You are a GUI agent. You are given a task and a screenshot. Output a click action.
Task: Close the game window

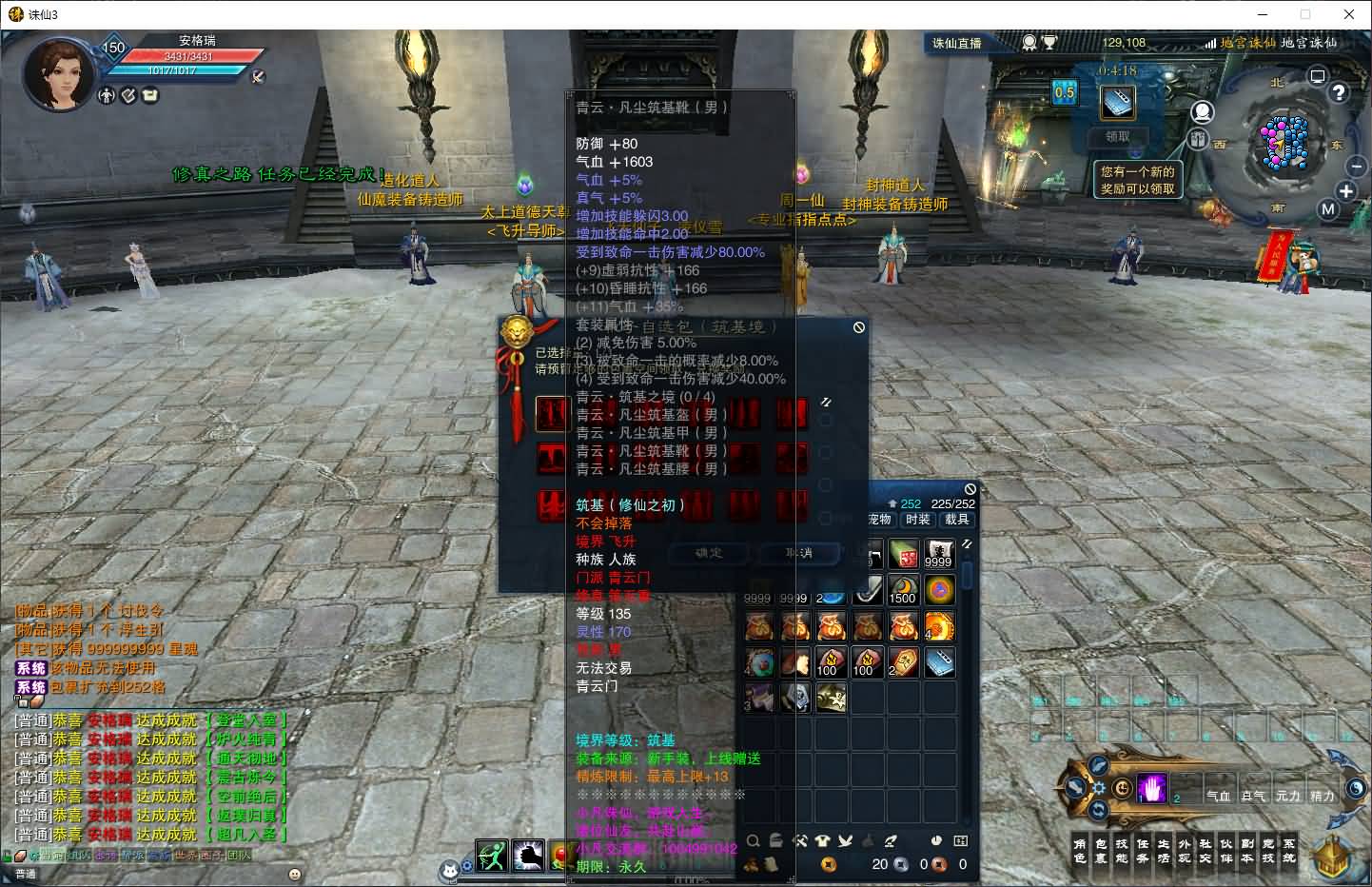(x=1349, y=14)
